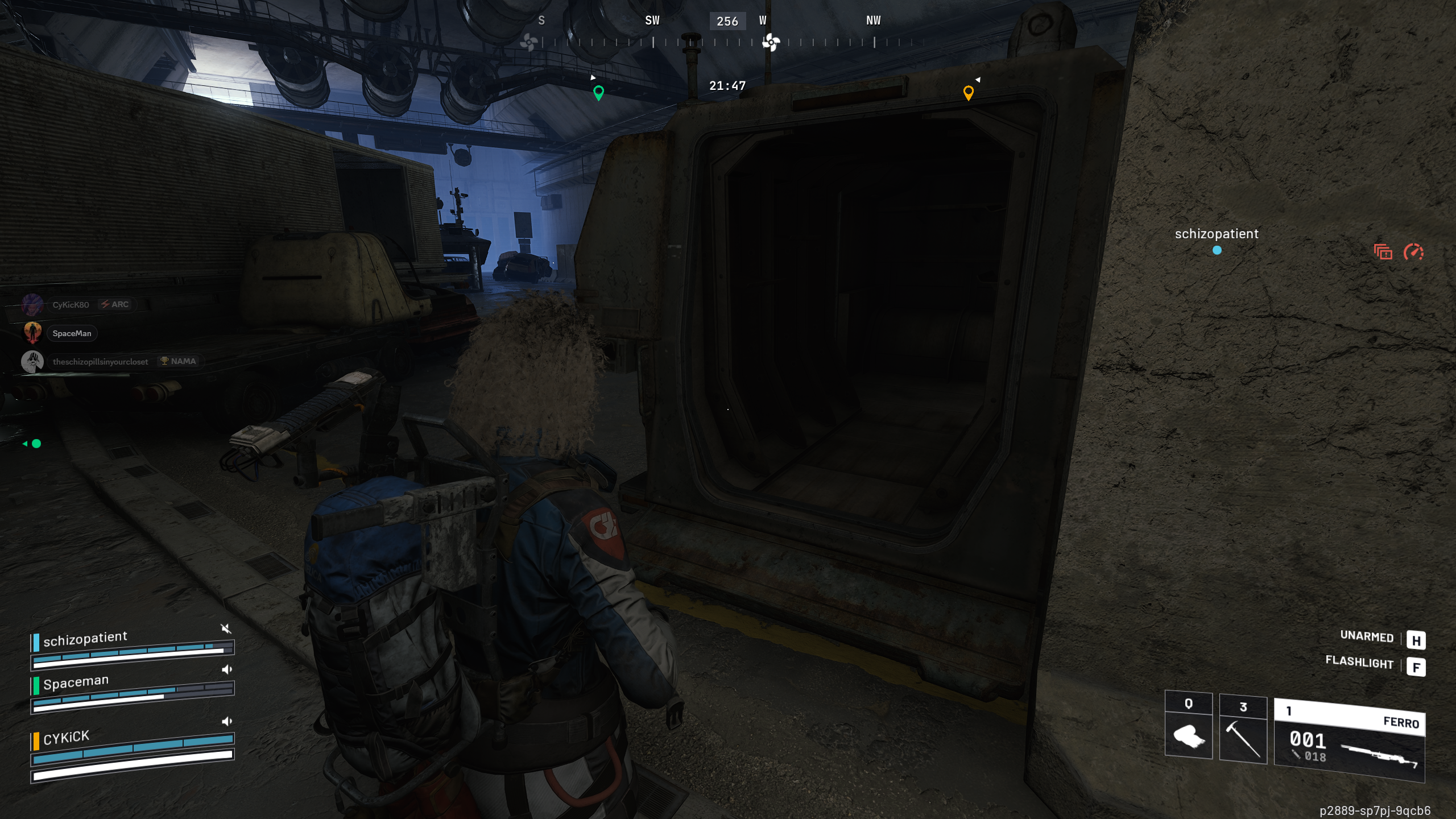The width and height of the screenshot is (1456, 819).
Task: Click the fan icon on the compass bar
Action: pyautogui.click(x=770, y=42)
